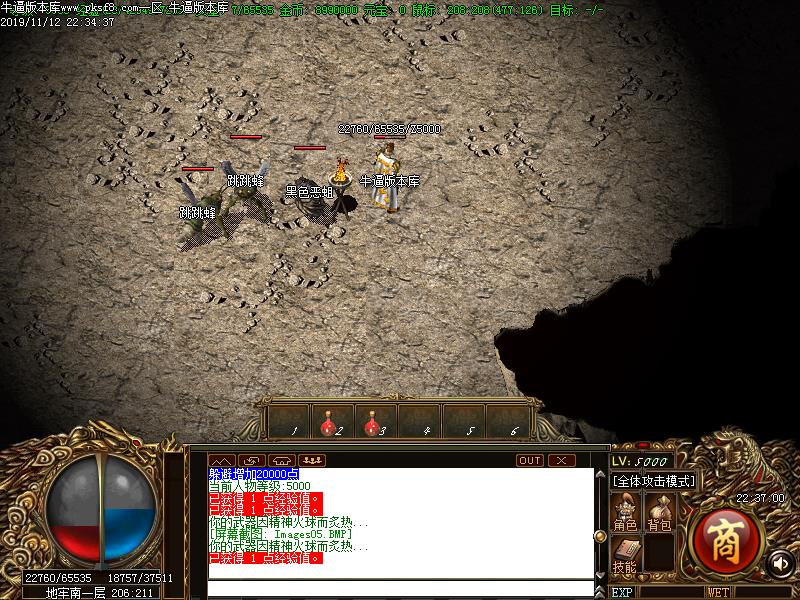Open the 背包 backpack
This screenshot has width=800, height=600.
[659, 514]
